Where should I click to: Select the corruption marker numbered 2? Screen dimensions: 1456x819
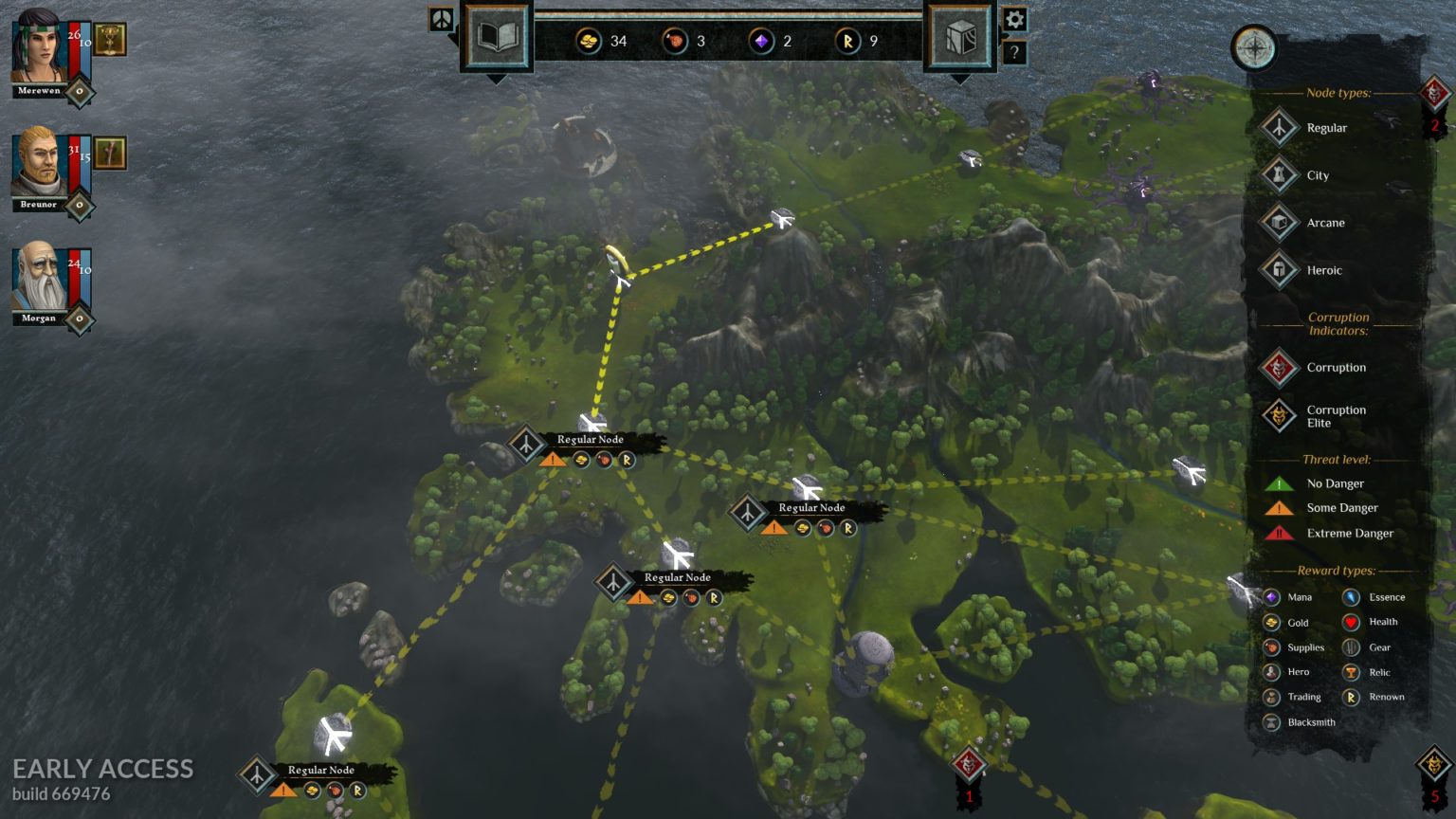(1434, 94)
